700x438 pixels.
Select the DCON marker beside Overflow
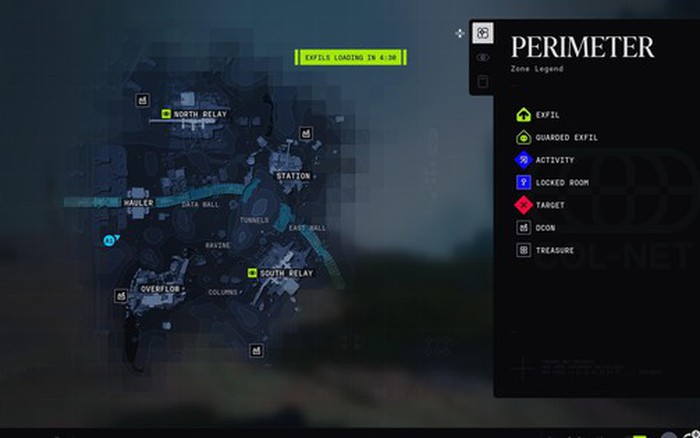[x=121, y=296]
